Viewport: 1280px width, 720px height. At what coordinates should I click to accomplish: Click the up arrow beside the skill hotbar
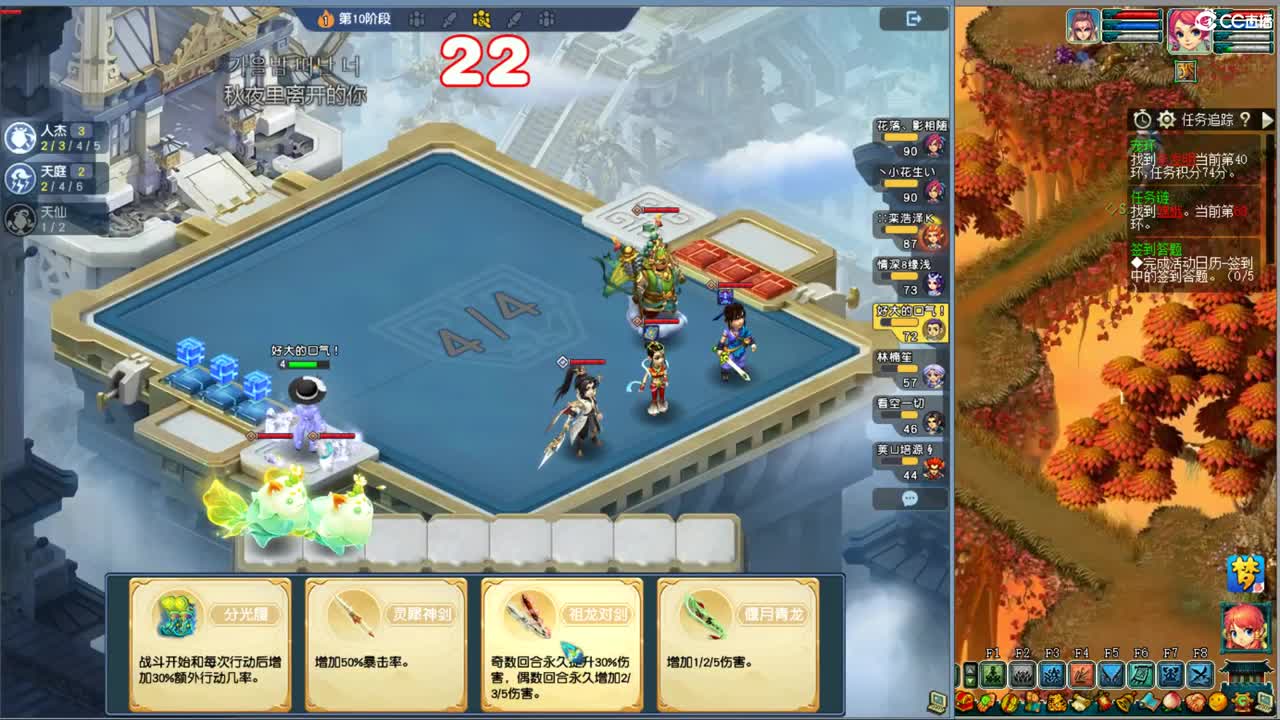969,670
